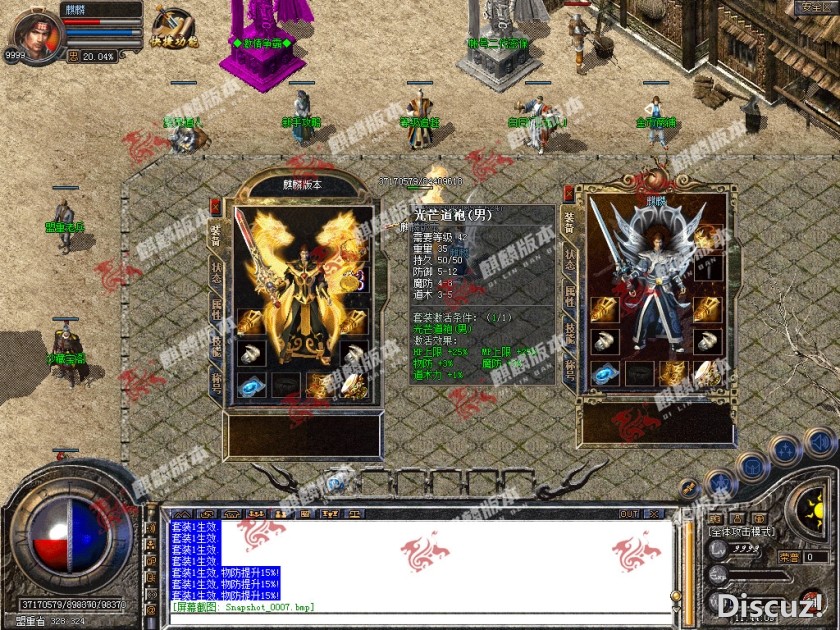The image size is (840, 630).
Task: Select the blue gem slot in left panel
Action: (x=251, y=386)
